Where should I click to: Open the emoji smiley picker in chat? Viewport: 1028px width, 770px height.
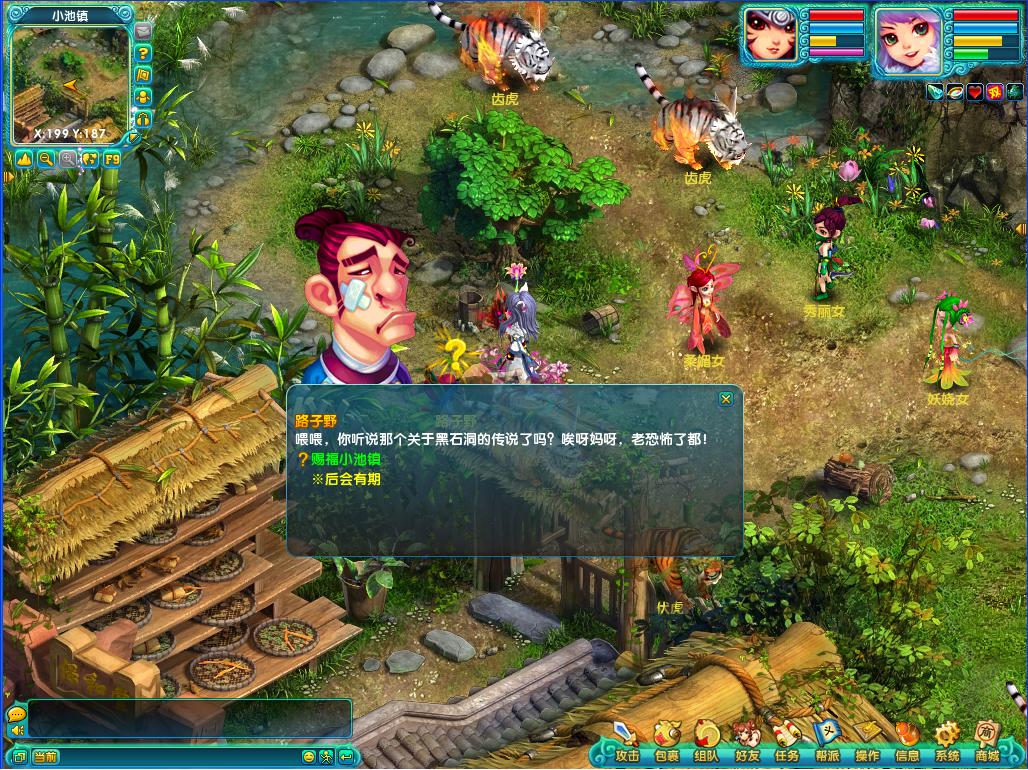[309, 757]
